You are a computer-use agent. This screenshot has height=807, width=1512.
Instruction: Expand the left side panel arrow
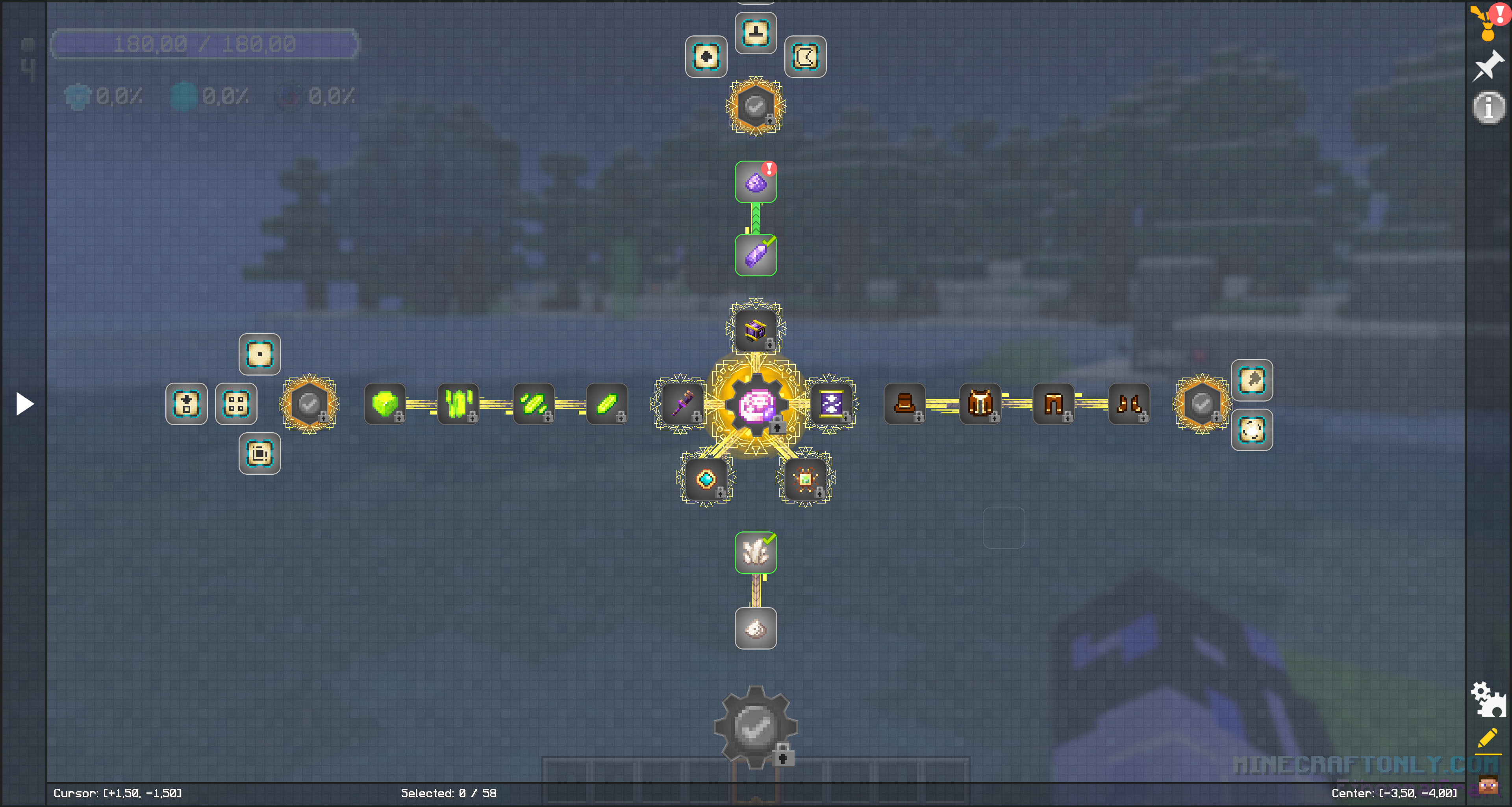[x=24, y=404]
